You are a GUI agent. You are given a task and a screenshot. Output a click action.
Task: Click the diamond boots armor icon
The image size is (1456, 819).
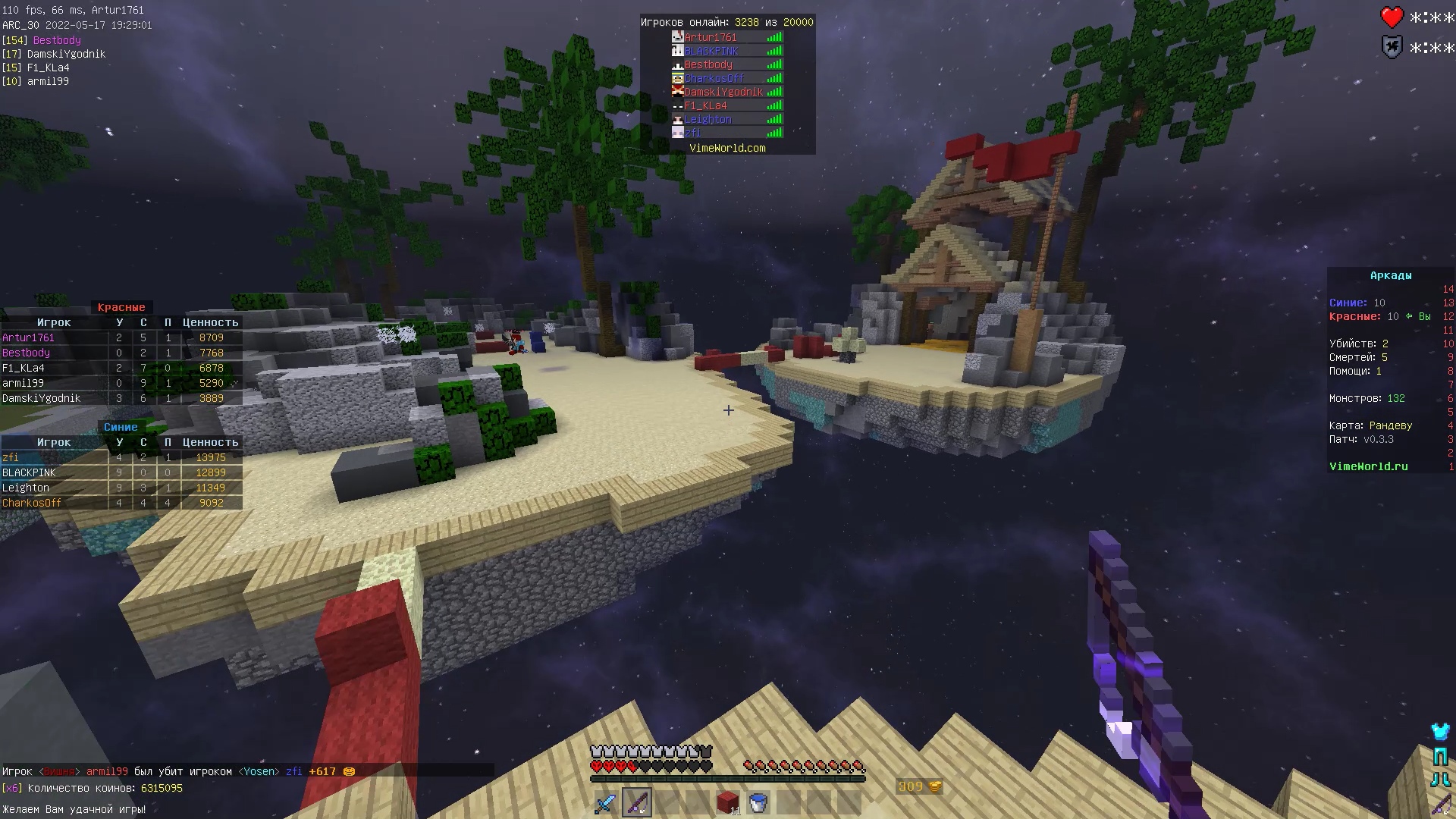pyautogui.click(x=1440, y=780)
